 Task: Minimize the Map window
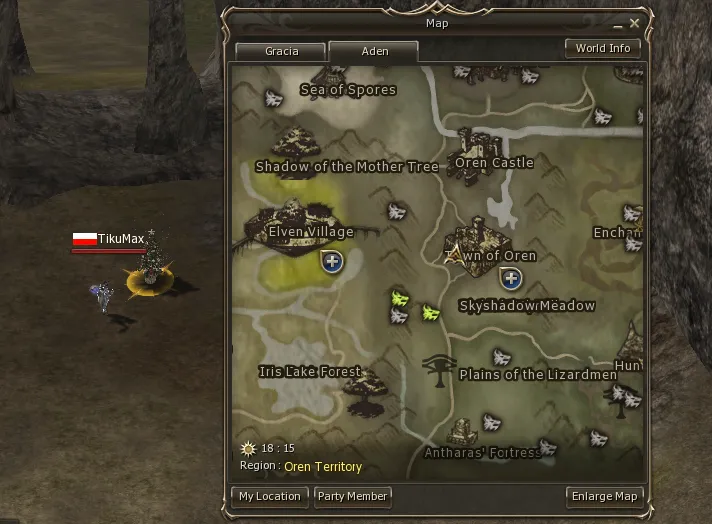[619, 21]
